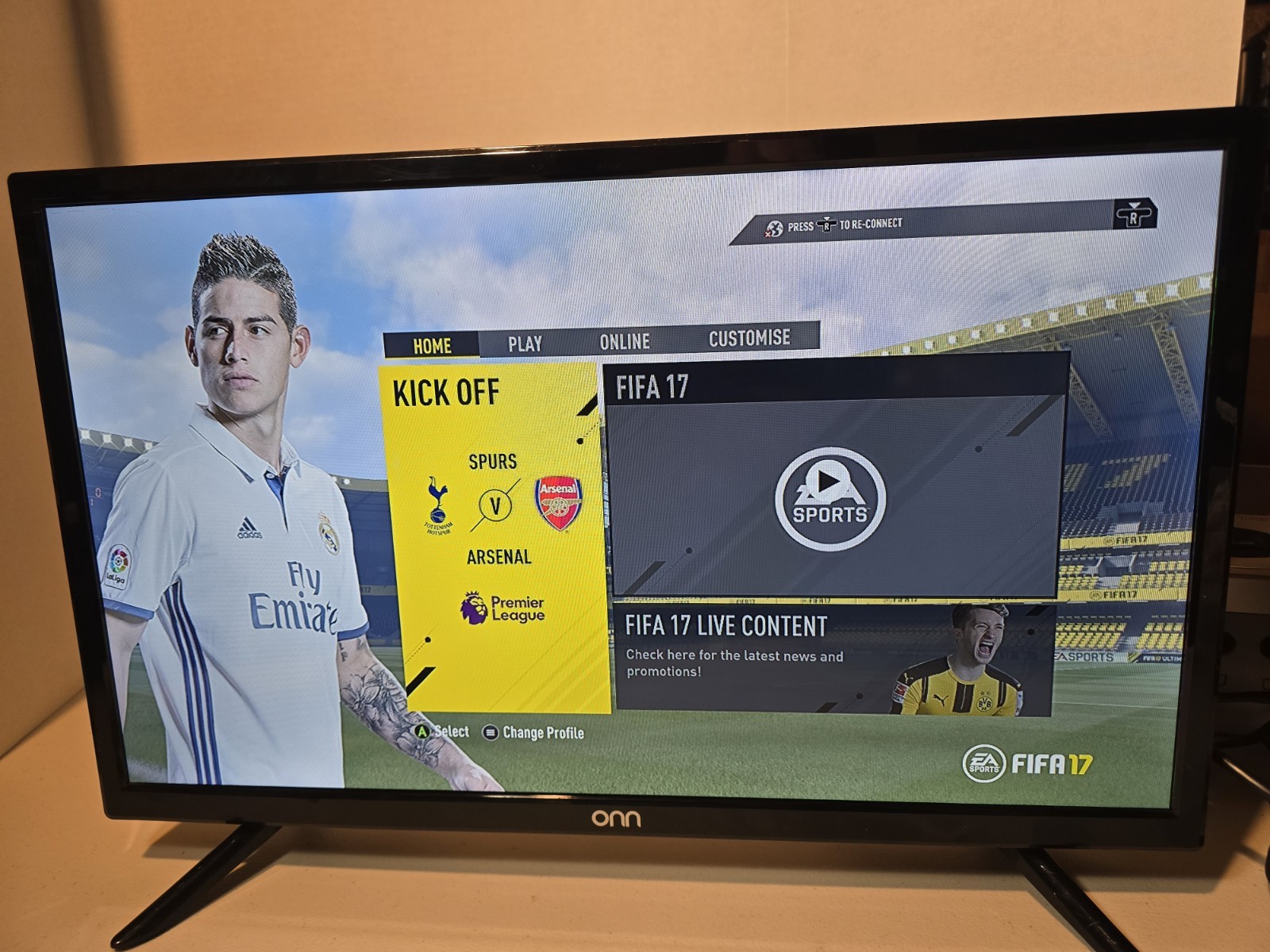
Task: Go to the Online tab
Action: click(x=625, y=342)
